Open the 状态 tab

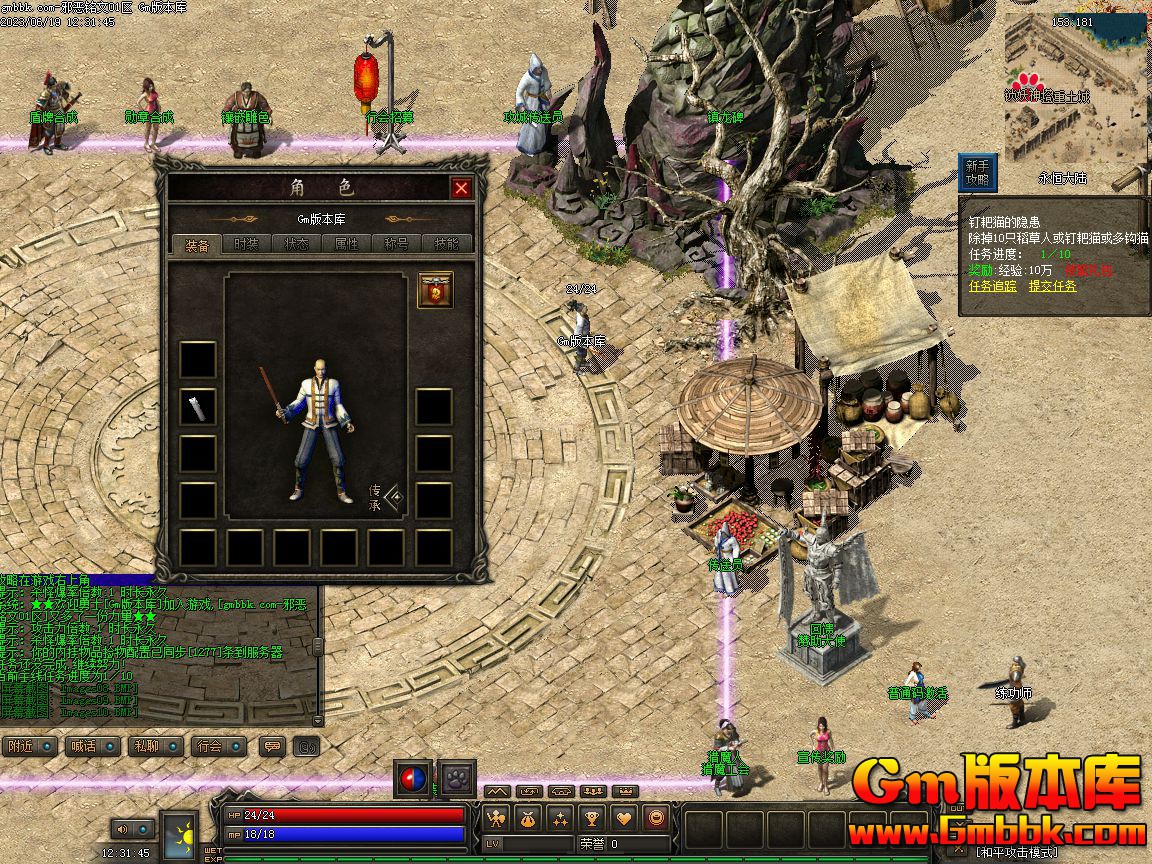click(x=296, y=245)
